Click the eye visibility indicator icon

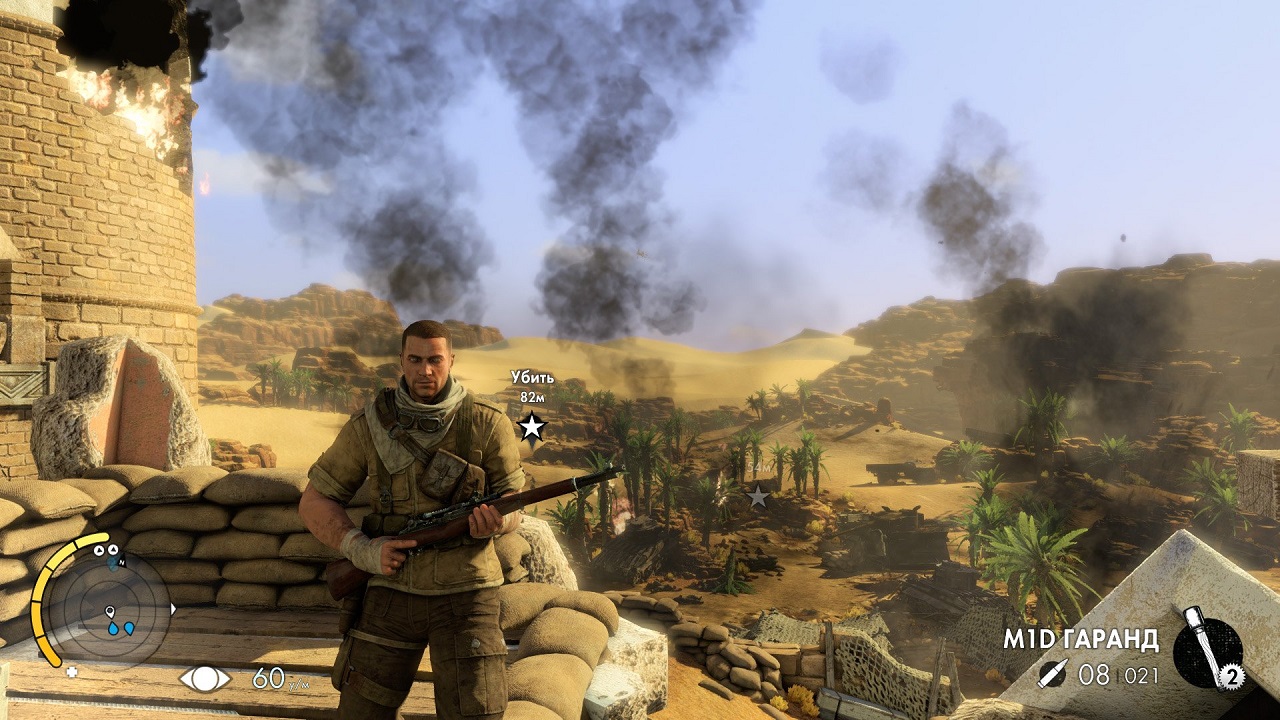tap(205, 679)
